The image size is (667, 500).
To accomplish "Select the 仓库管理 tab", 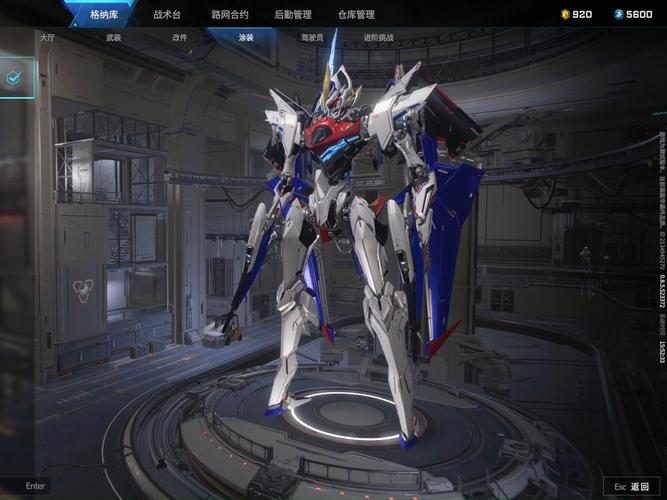I will [x=356, y=14].
